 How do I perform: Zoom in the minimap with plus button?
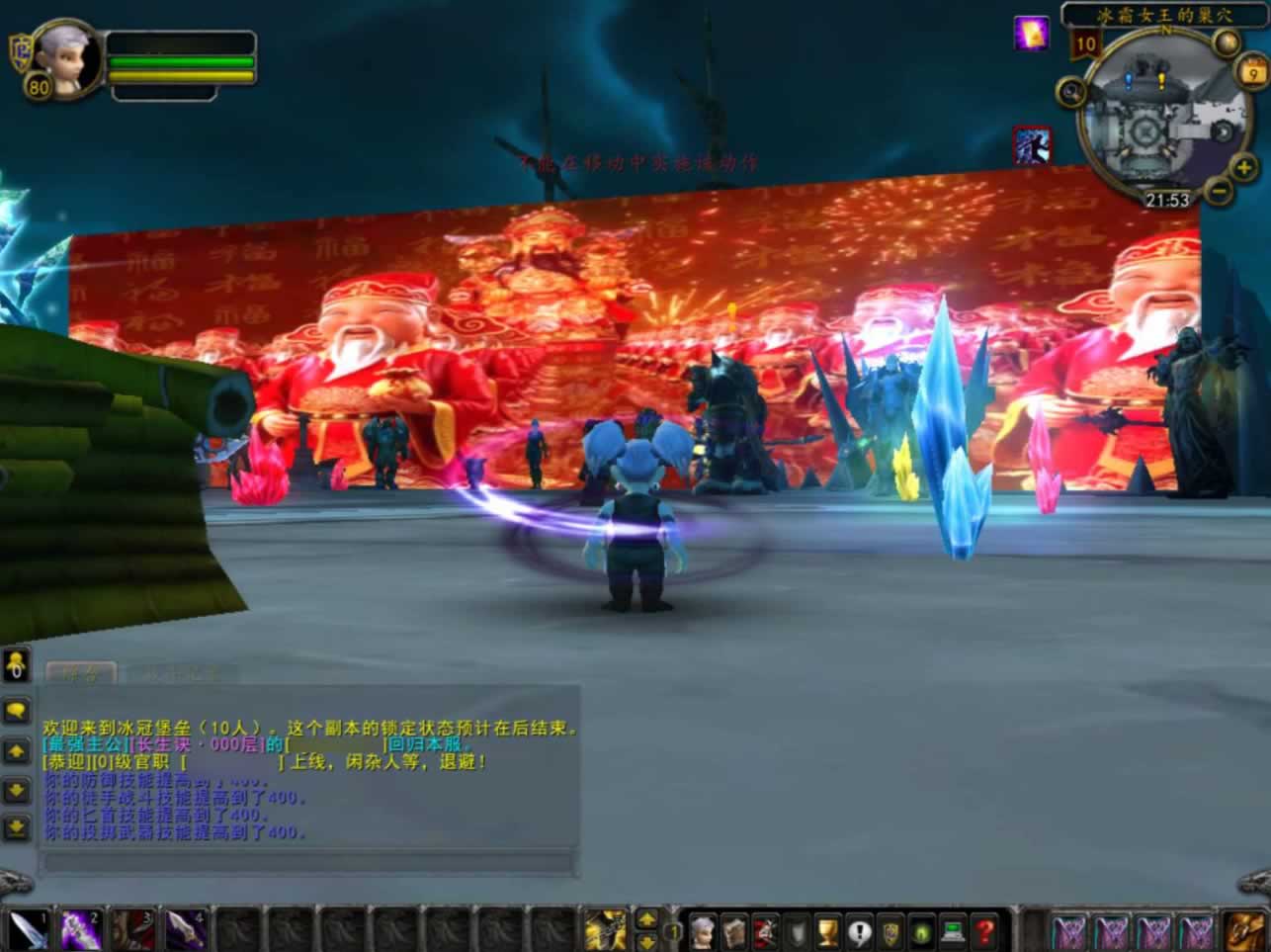(x=1243, y=168)
